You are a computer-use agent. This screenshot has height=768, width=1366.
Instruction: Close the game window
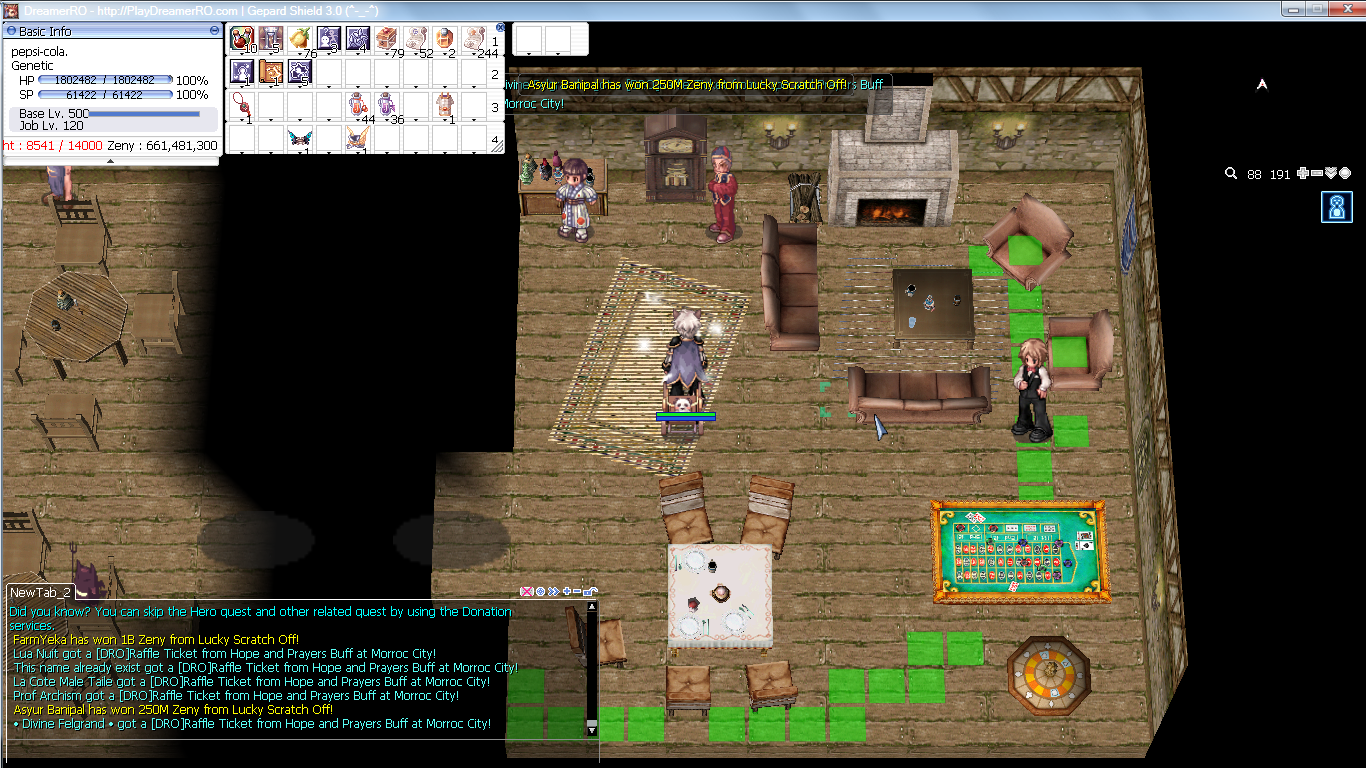pos(1342,9)
